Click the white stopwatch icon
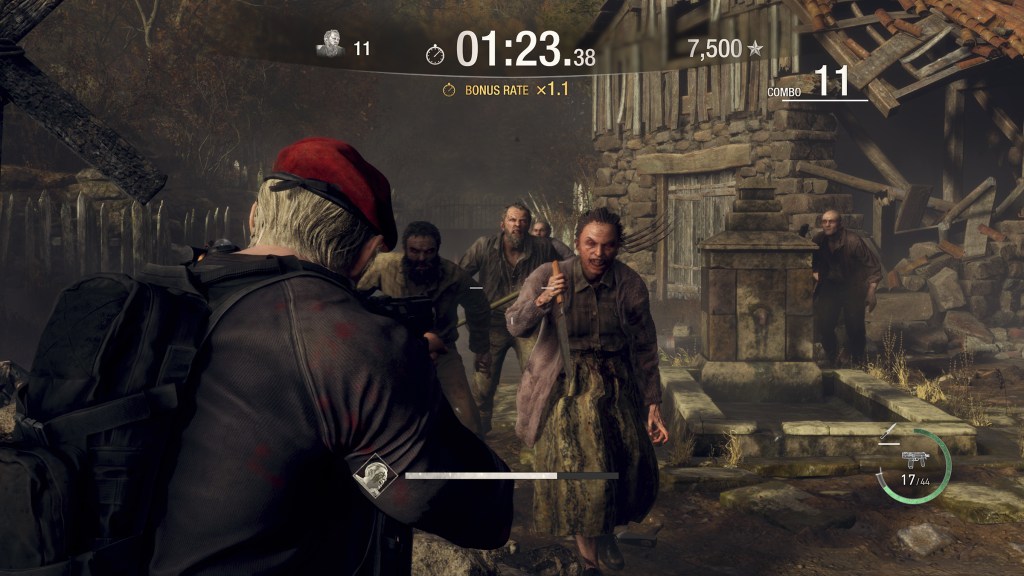The image size is (1024, 576). point(435,54)
